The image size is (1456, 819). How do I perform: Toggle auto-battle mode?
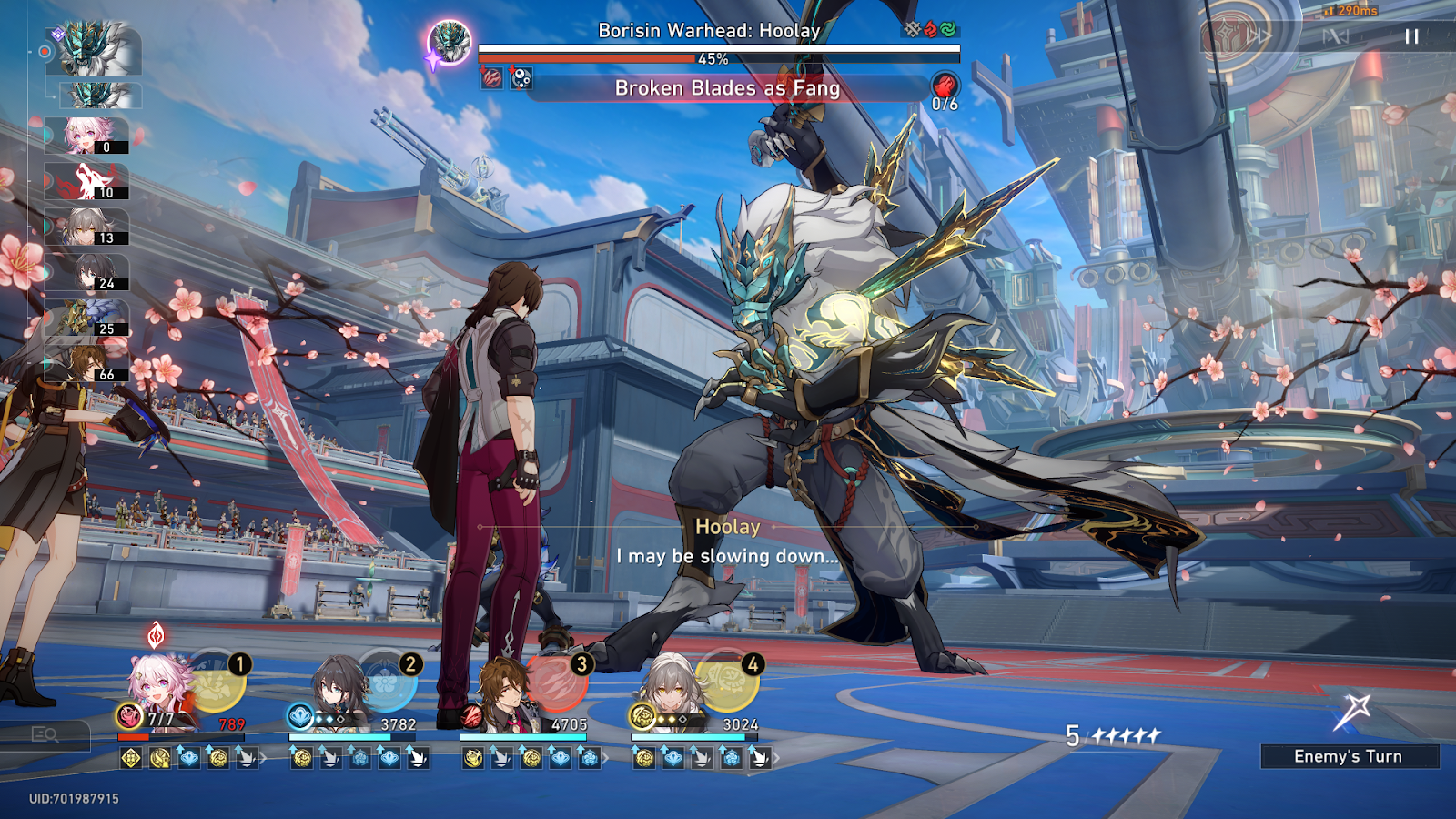pos(1335,36)
